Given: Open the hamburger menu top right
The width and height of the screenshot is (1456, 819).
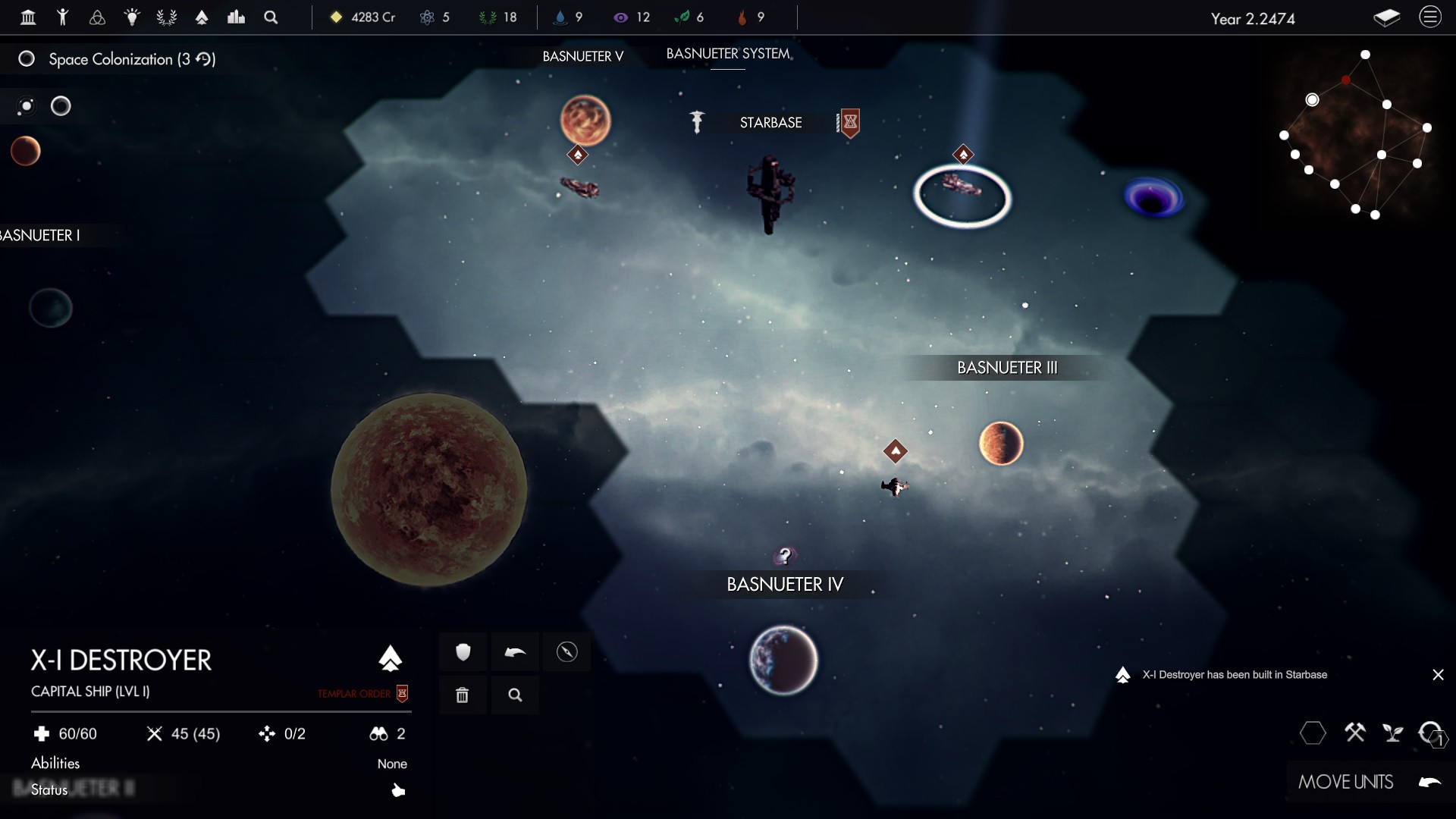Looking at the screenshot, I should (1431, 17).
